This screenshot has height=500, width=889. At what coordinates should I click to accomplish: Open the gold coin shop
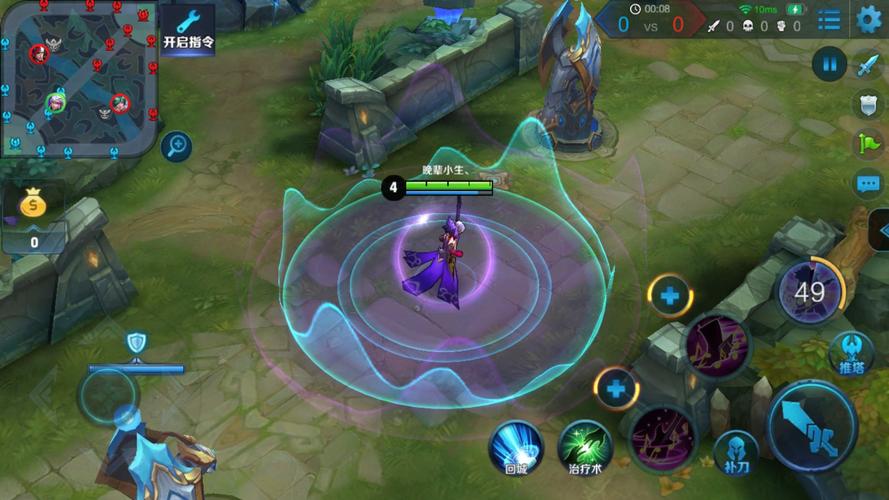[x=33, y=205]
